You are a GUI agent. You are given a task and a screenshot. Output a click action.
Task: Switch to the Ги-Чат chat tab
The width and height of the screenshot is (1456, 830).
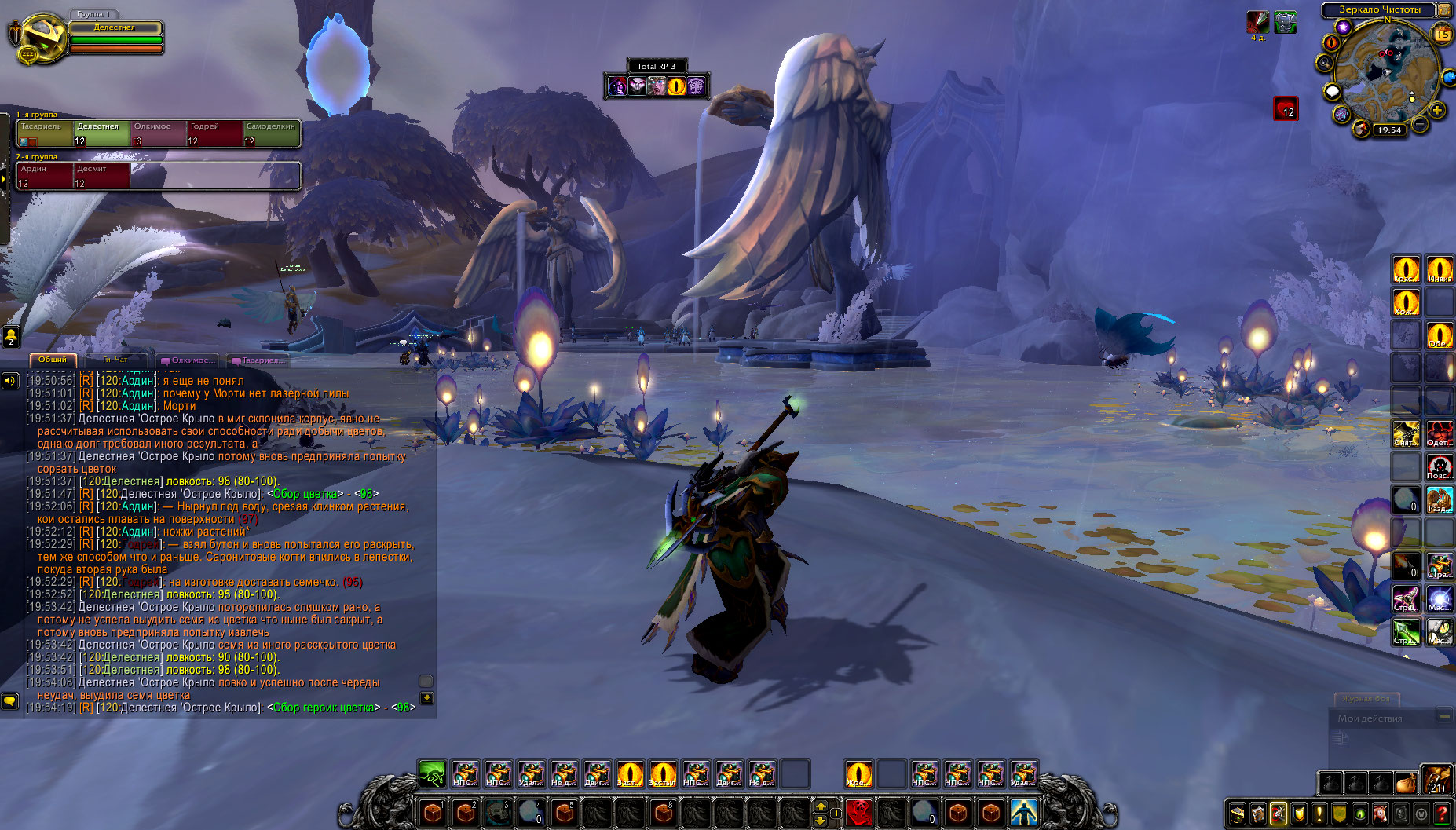point(115,360)
